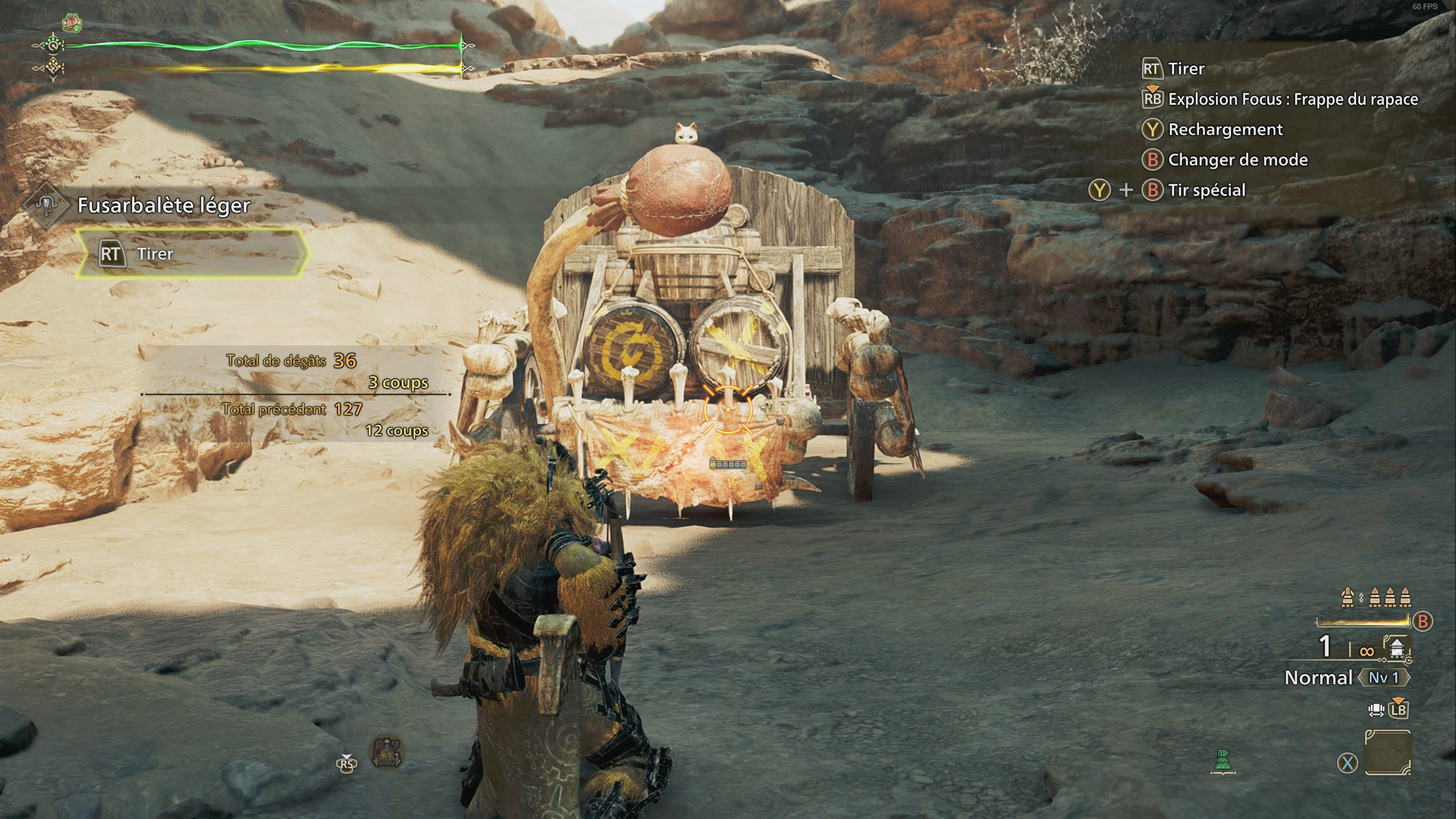The image size is (1456, 819).
Task: Click the empty item slot box
Action: tap(1388, 752)
